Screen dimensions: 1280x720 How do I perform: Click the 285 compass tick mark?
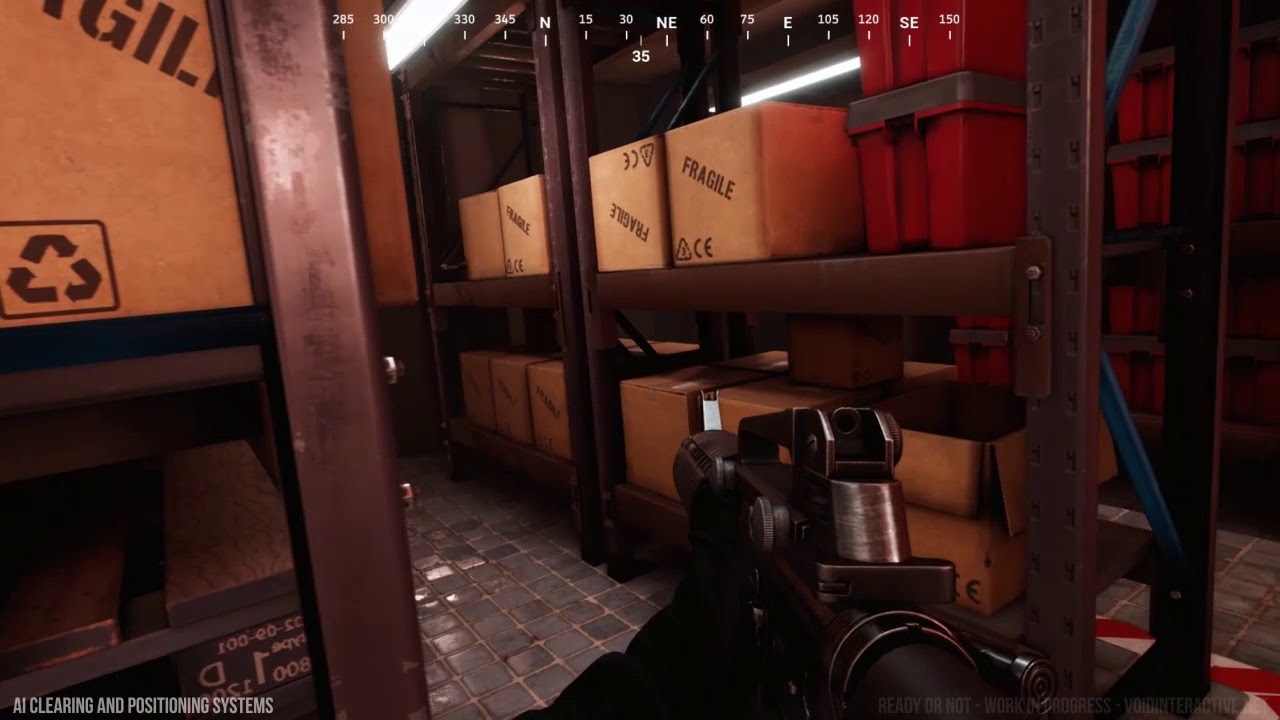(x=343, y=18)
